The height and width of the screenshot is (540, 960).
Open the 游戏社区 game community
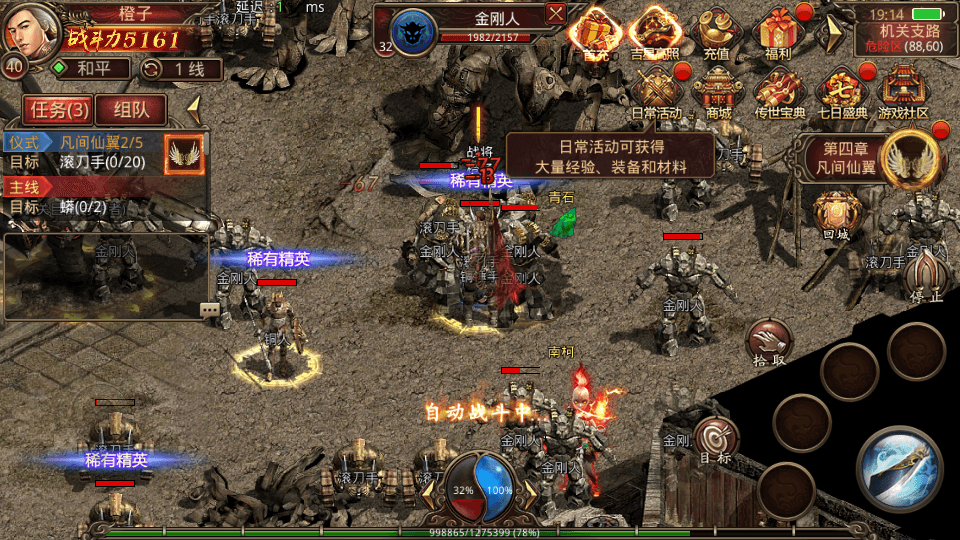click(x=903, y=90)
